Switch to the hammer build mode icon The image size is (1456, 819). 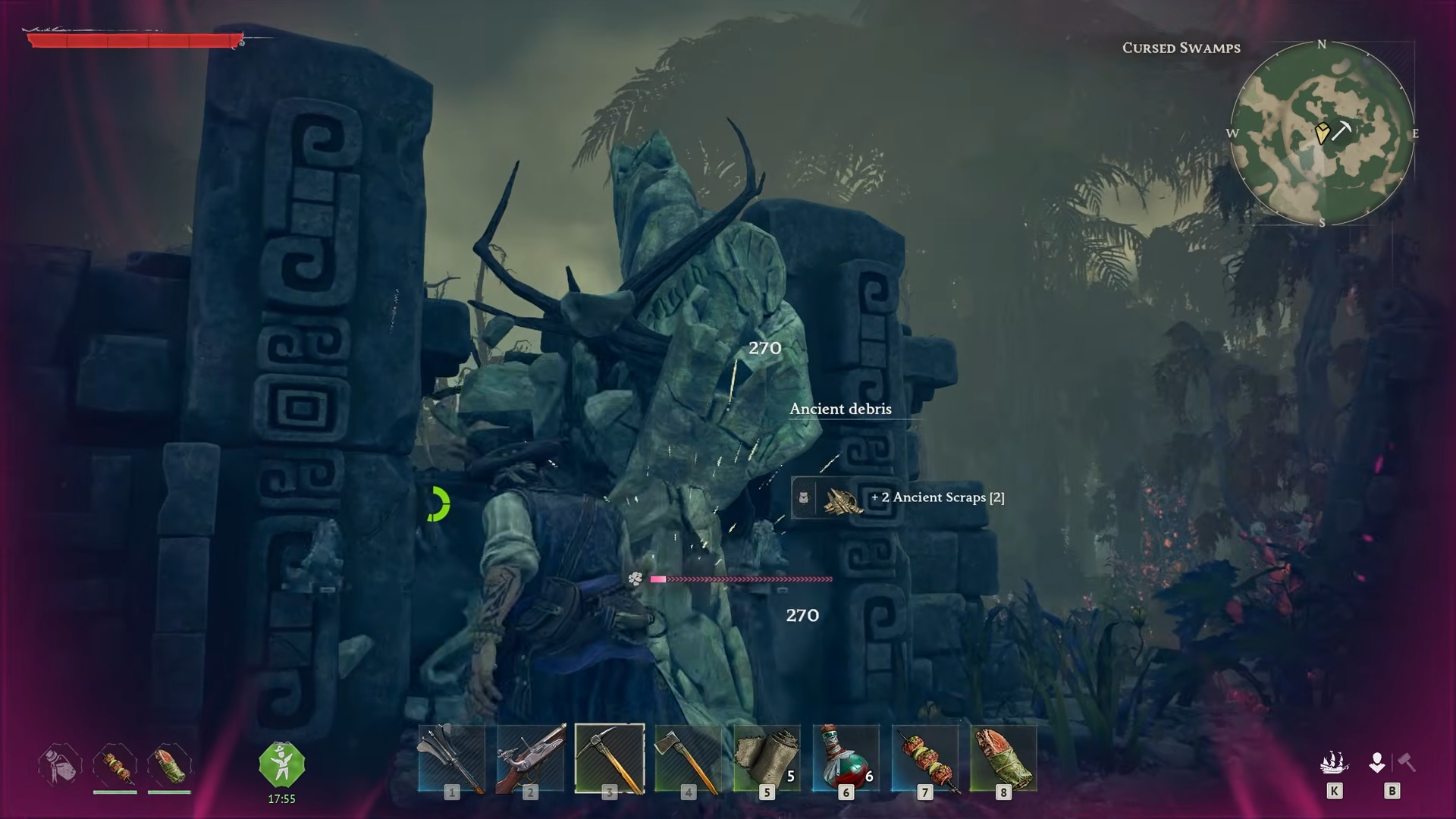(x=1407, y=761)
